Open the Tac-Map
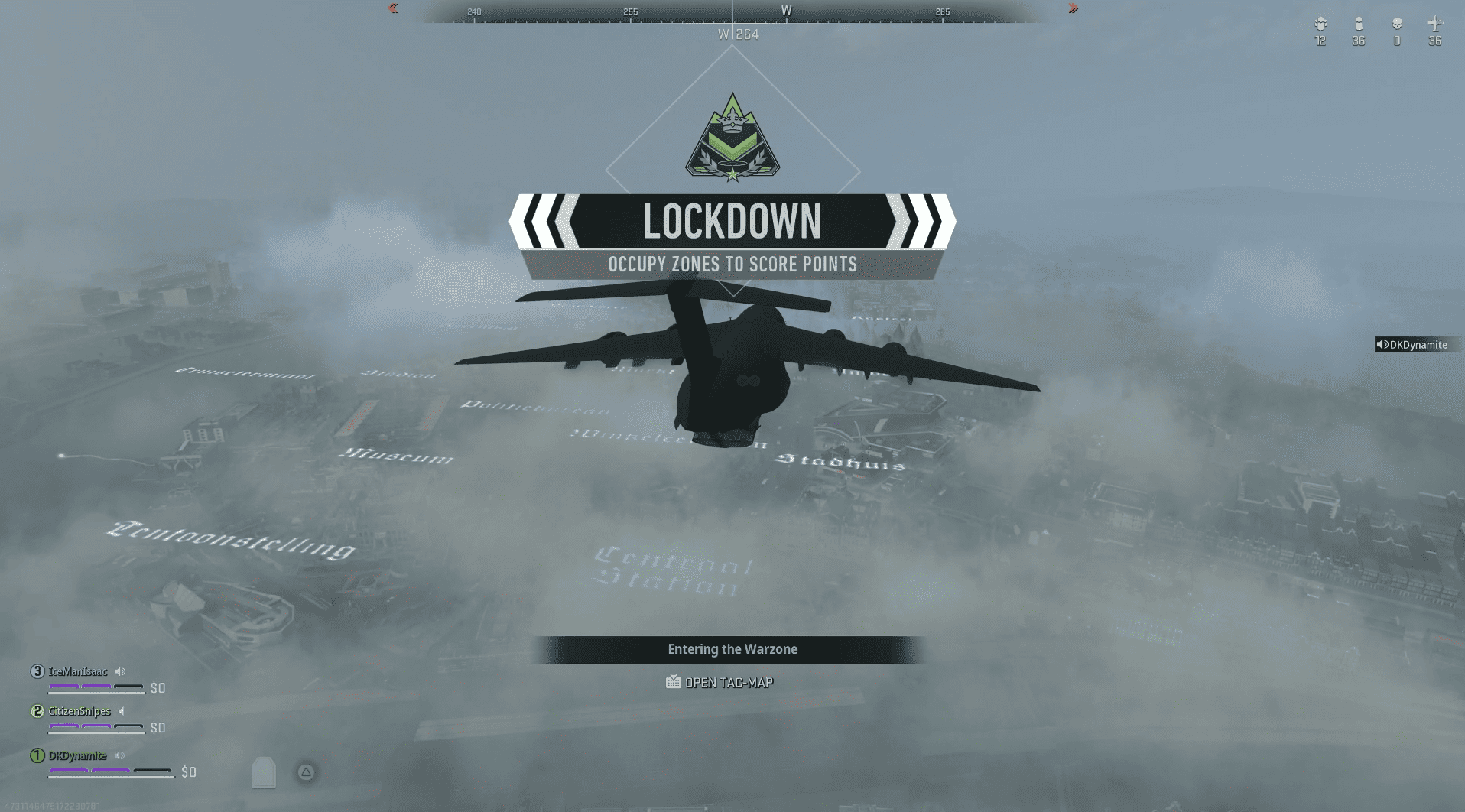This screenshot has width=1465, height=812. (730, 682)
